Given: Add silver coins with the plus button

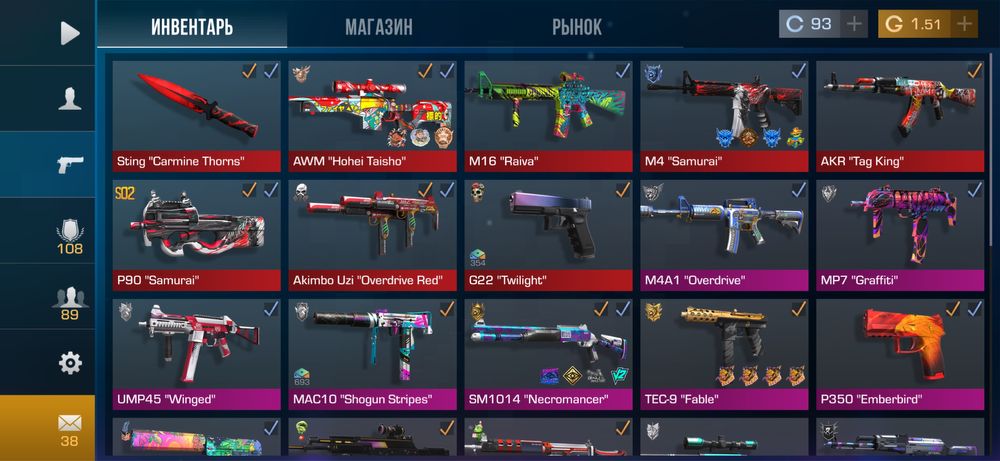Looking at the screenshot, I should pos(853,24).
